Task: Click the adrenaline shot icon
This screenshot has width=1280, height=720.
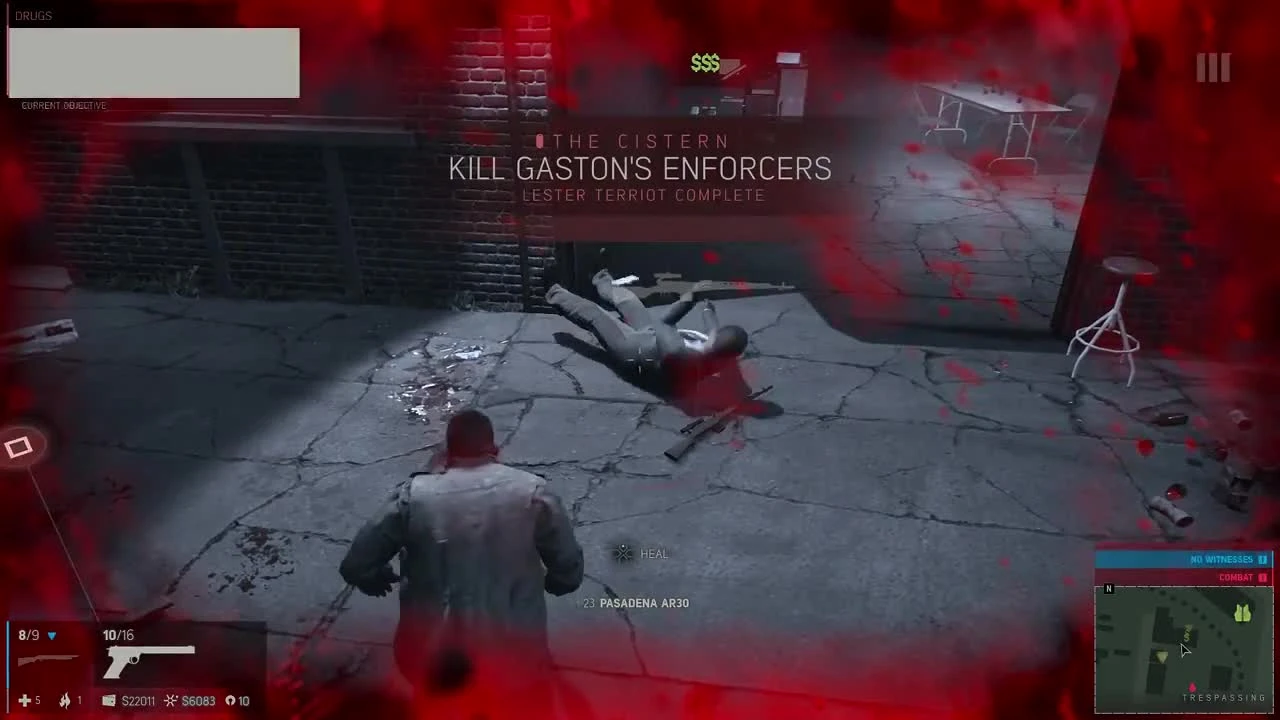Action: (x=64, y=701)
